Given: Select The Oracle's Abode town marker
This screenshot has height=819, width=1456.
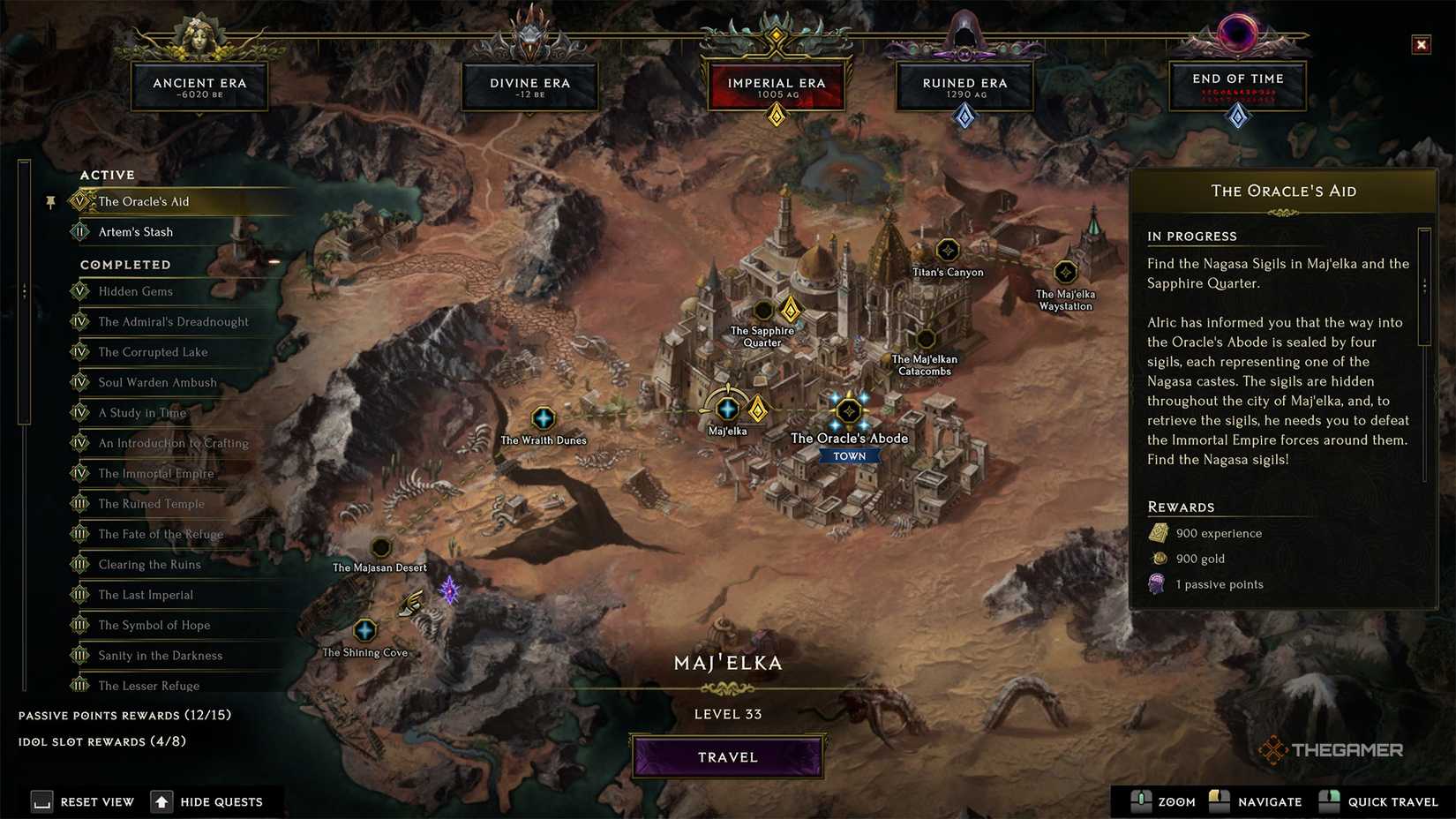Looking at the screenshot, I should tap(848, 409).
